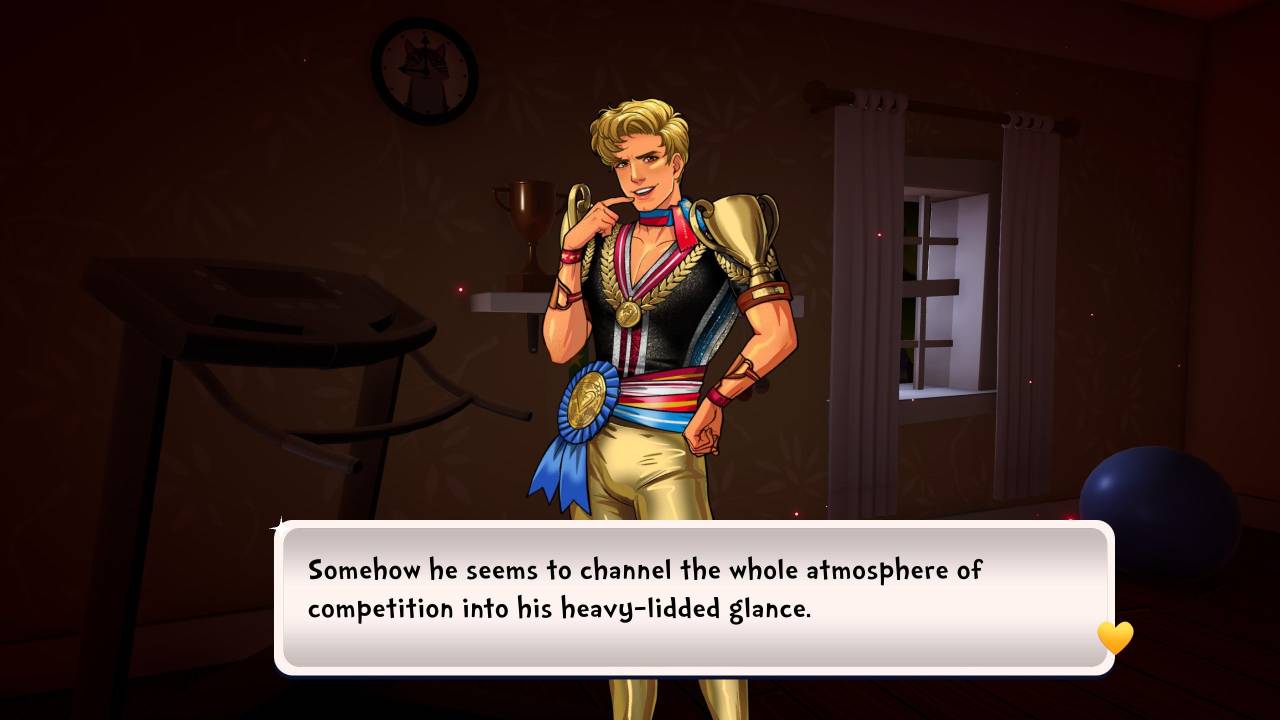This screenshot has width=1280, height=720.
Task: Click the orange heart continue icon
Action: pos(1115,637)
